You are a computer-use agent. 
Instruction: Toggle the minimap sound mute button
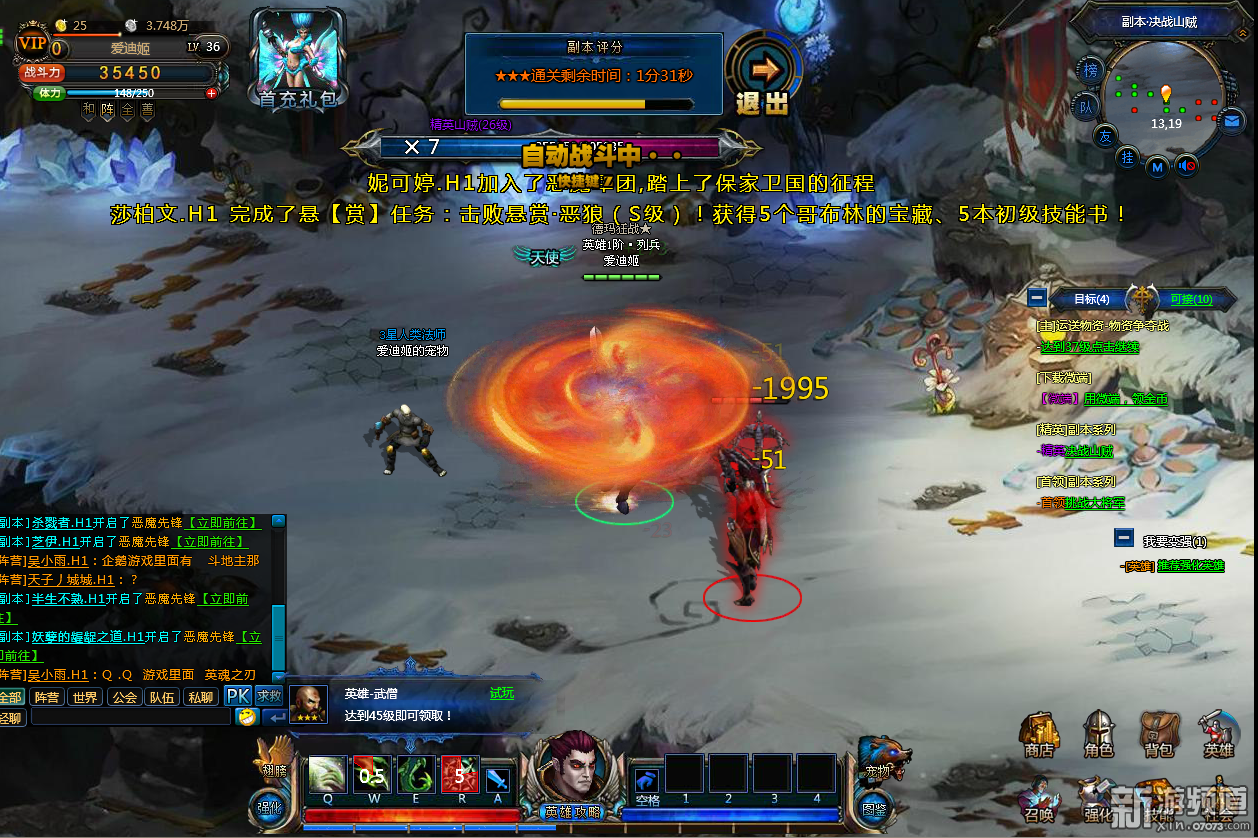pos(1187,166)
